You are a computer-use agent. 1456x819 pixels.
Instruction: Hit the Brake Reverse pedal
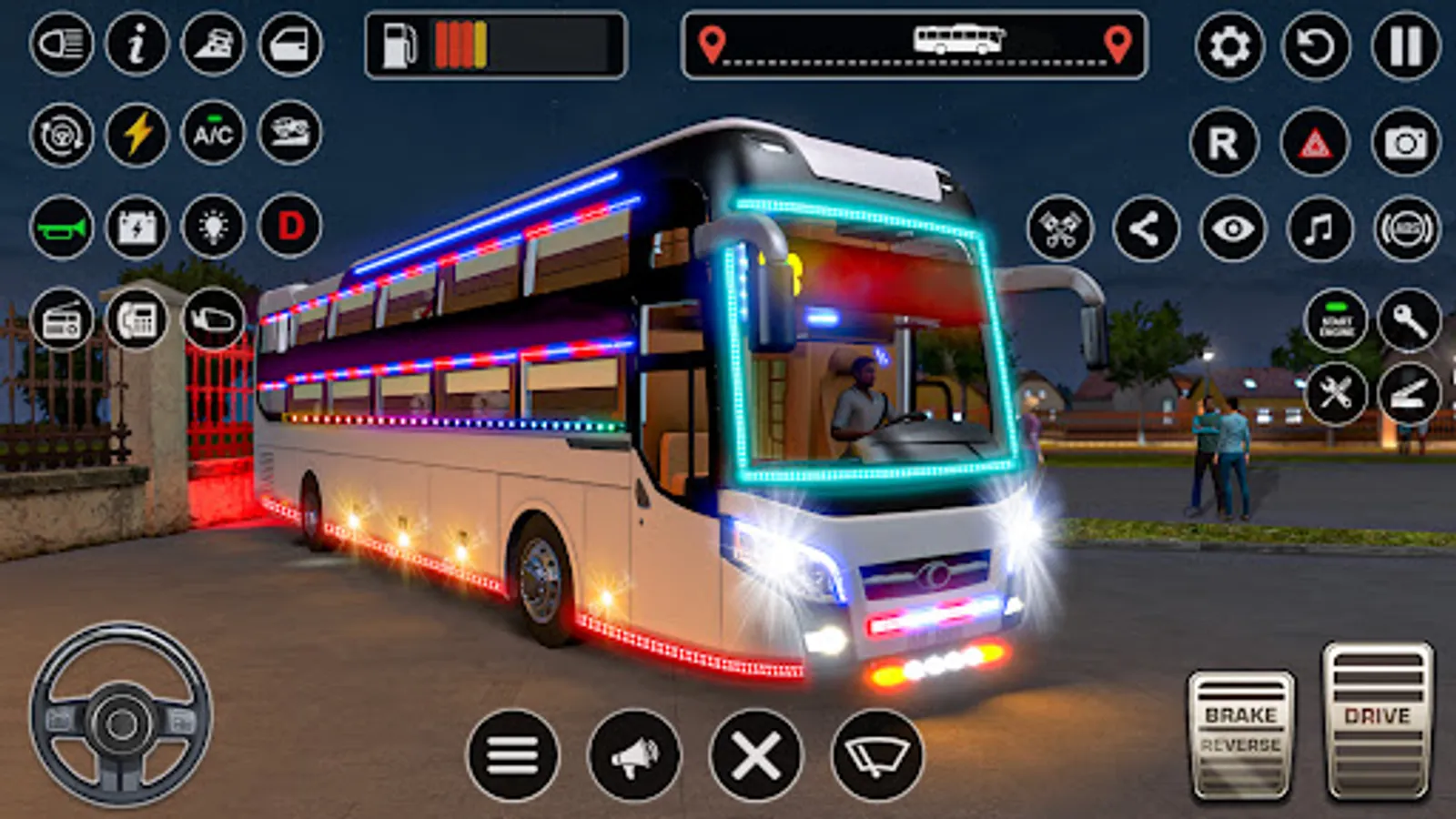tap(1241, 735)
